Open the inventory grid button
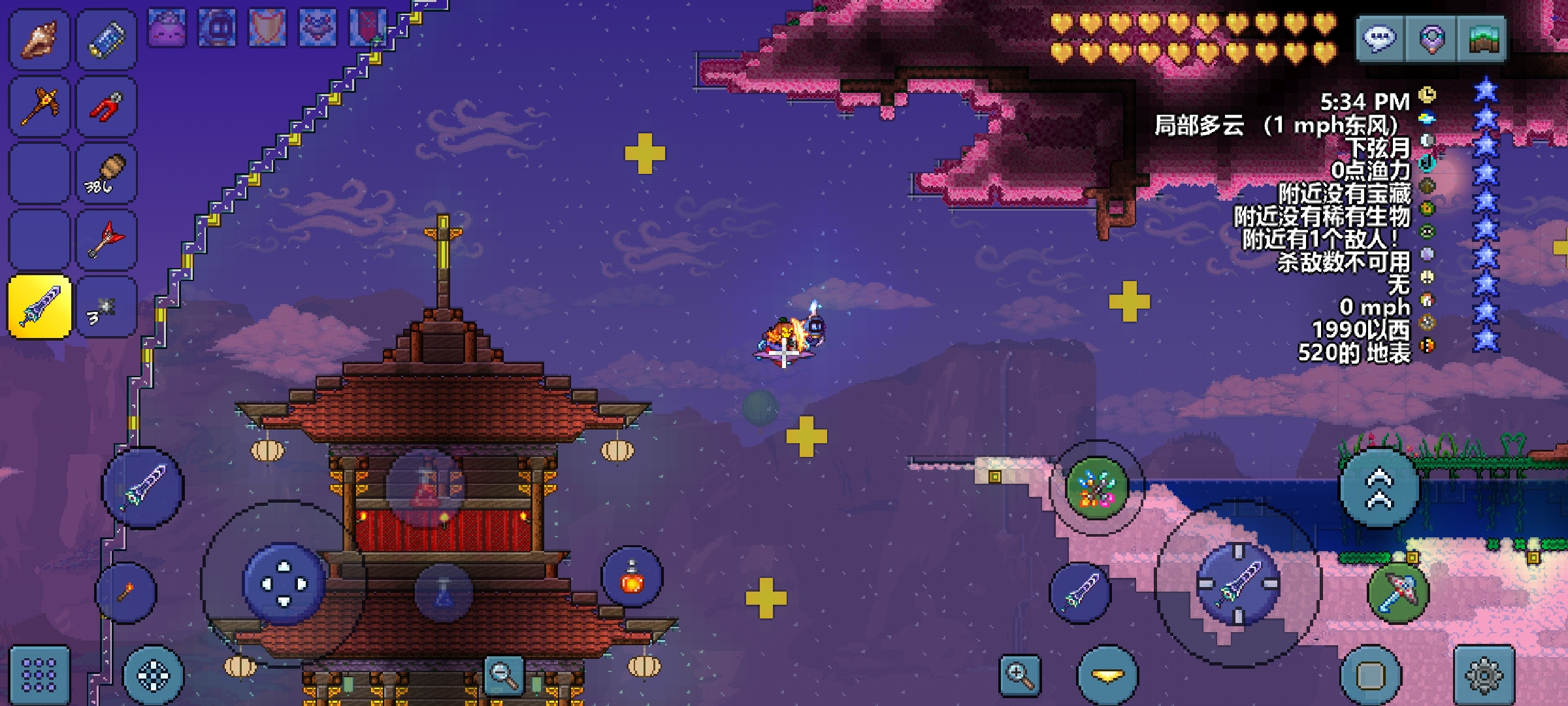 click(x=39, y=675)
